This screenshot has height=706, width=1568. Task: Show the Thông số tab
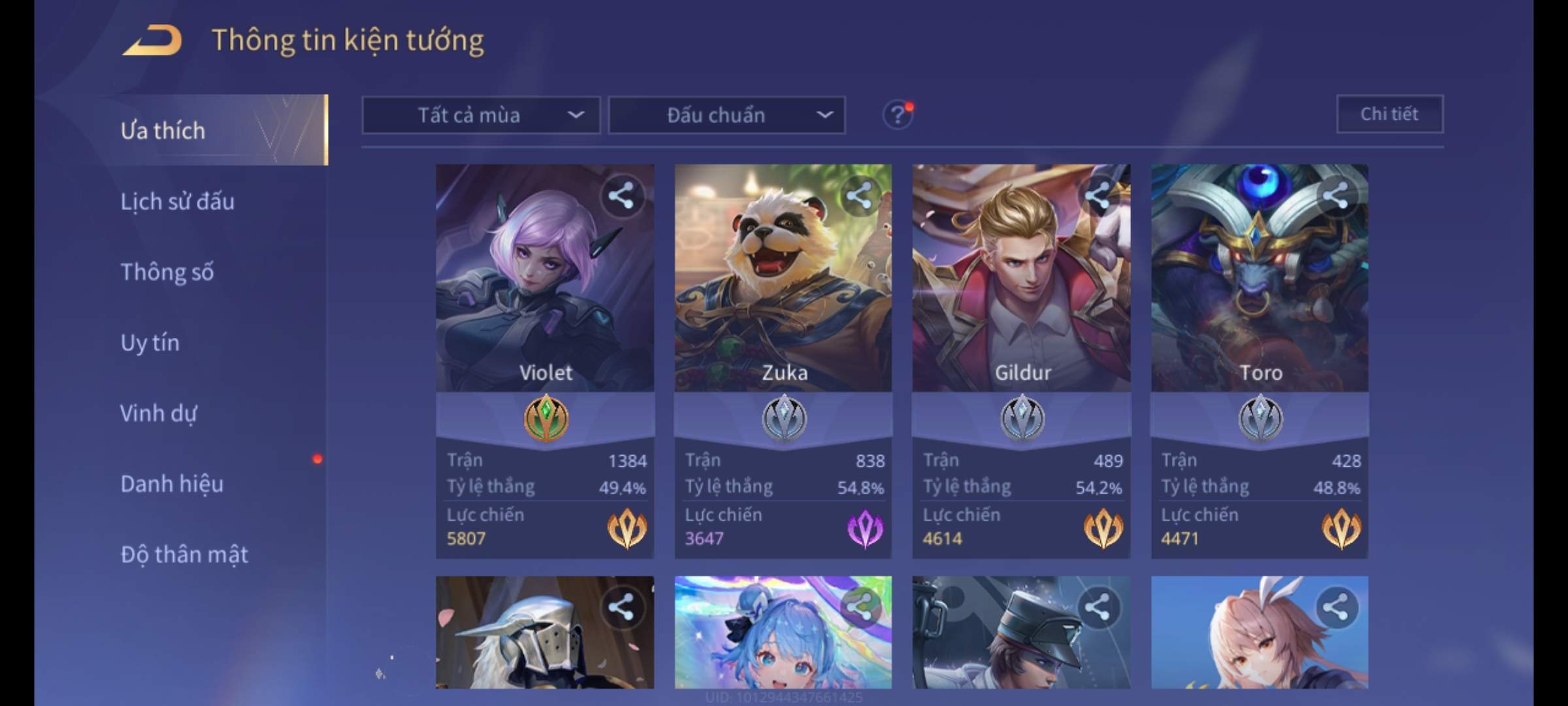click(167, 272)
